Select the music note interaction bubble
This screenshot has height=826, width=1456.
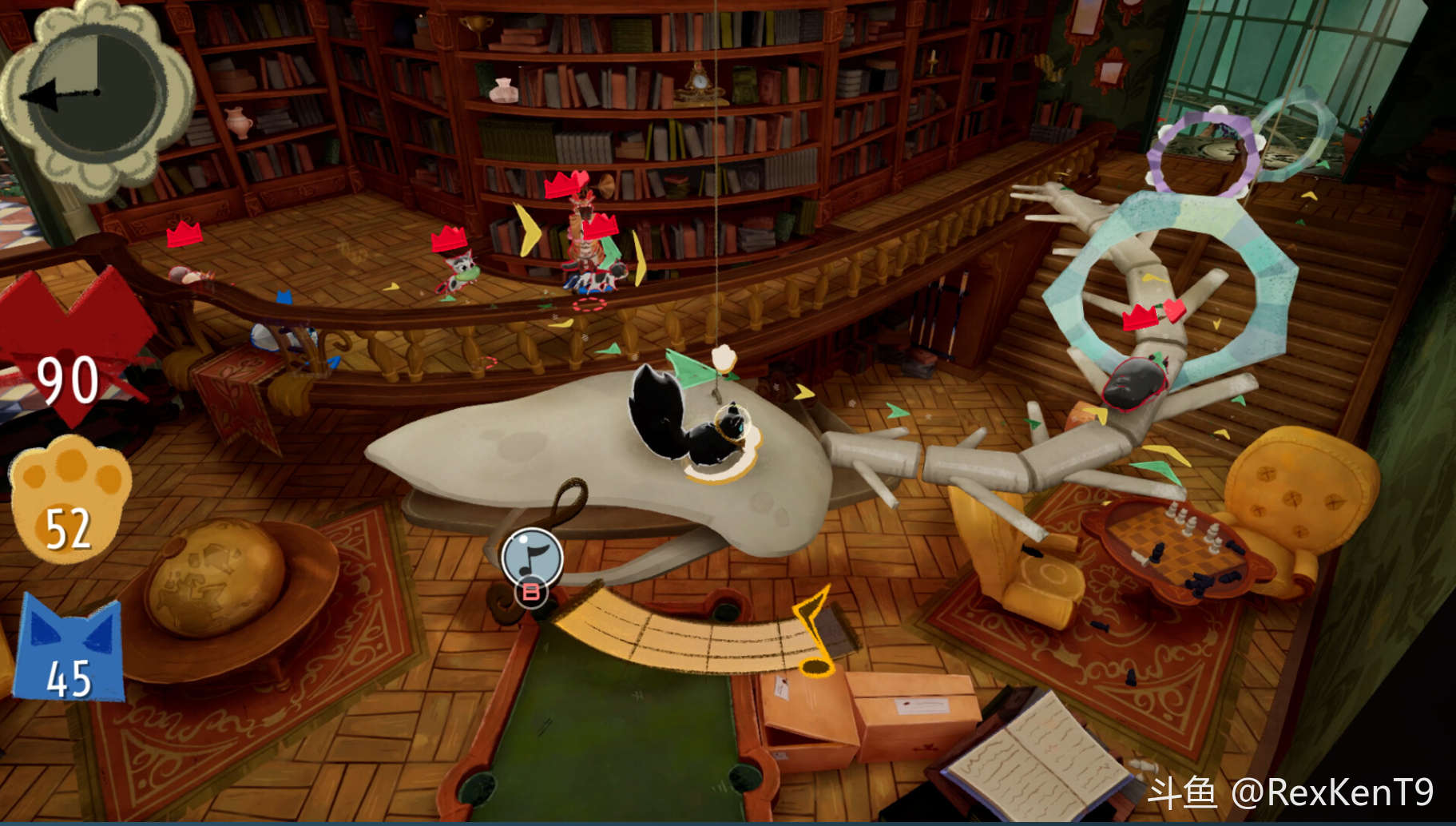pyautogui.click(x=532, y=556)
